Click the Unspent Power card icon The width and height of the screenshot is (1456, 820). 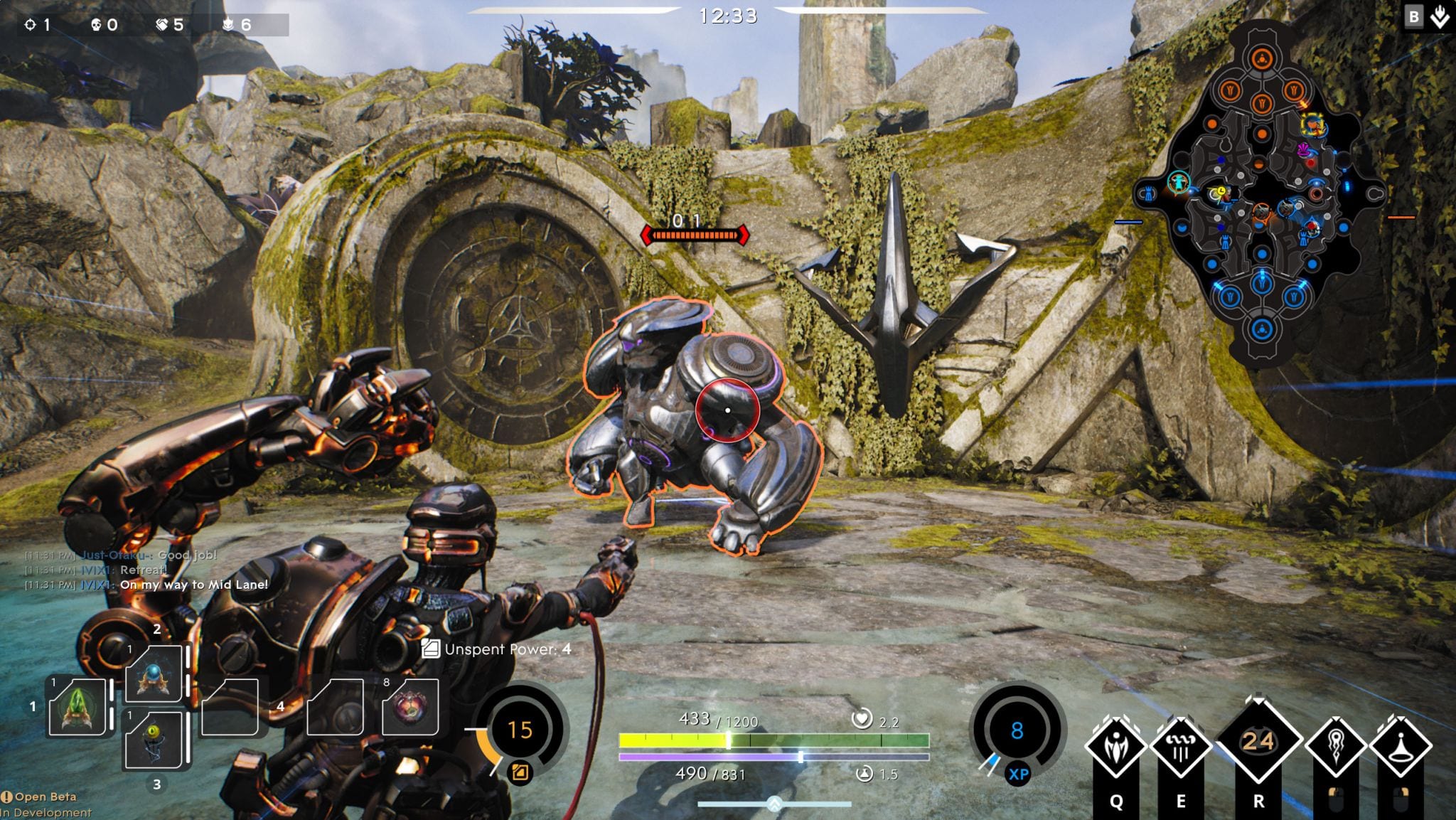click(x=430, y=648)
